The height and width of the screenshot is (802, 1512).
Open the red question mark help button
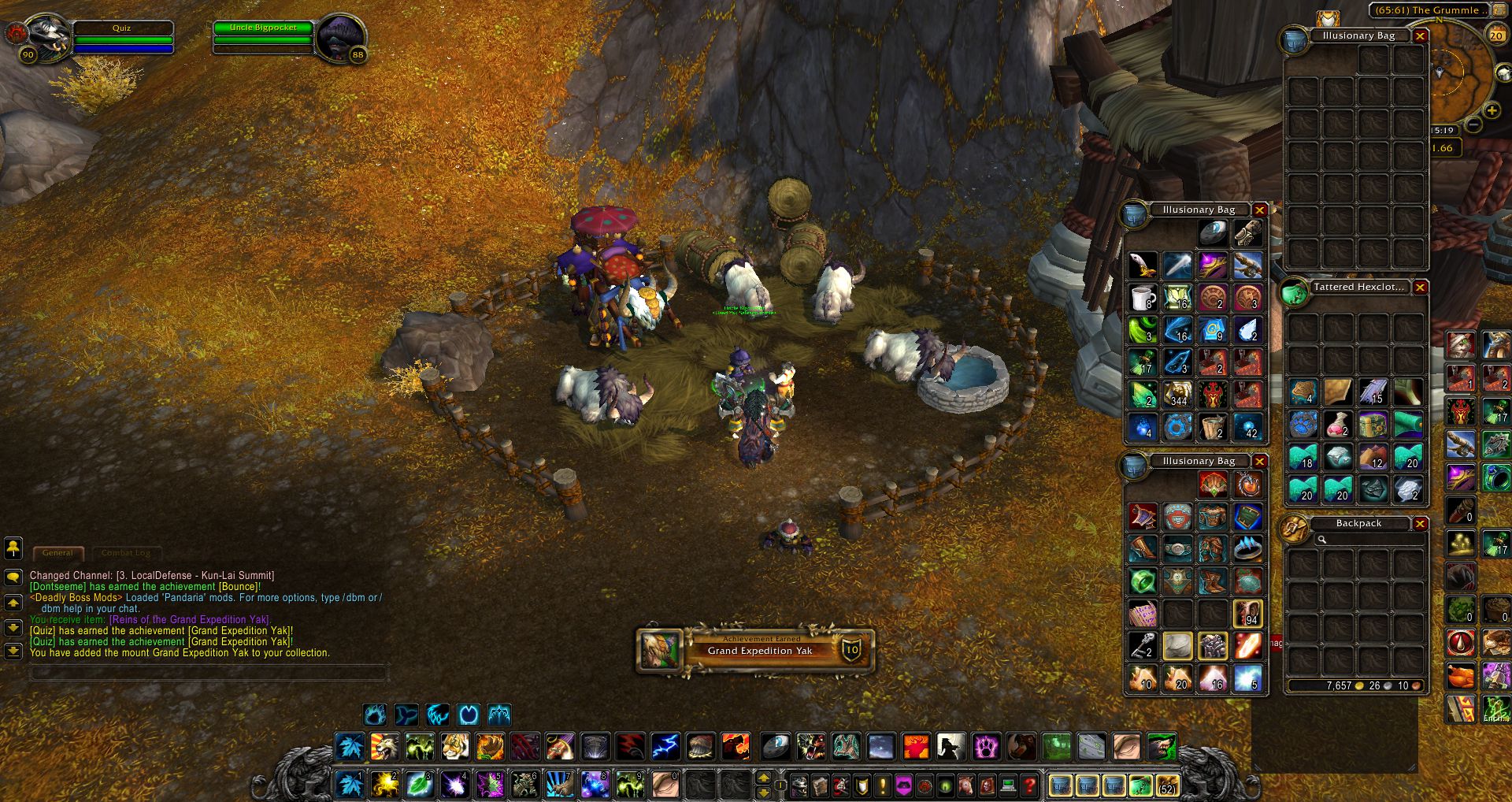pos(1029,785)
